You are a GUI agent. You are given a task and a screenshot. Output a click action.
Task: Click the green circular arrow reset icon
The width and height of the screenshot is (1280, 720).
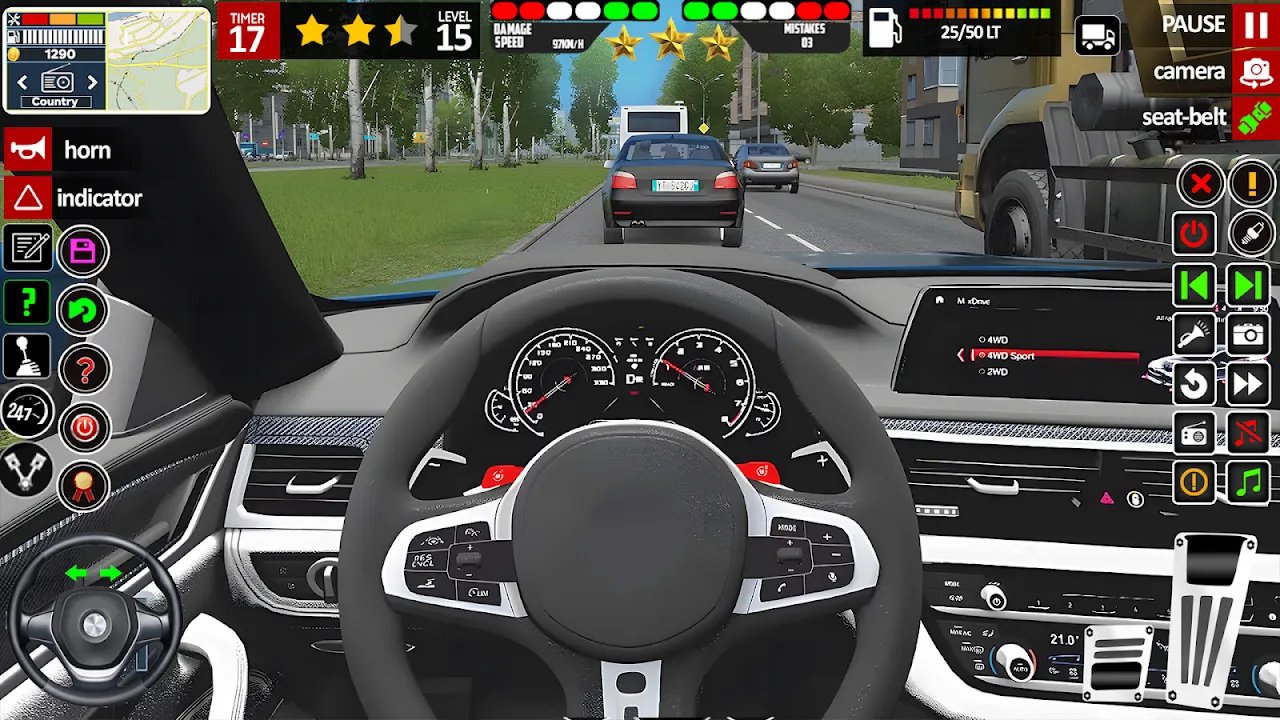pos(83,311)
